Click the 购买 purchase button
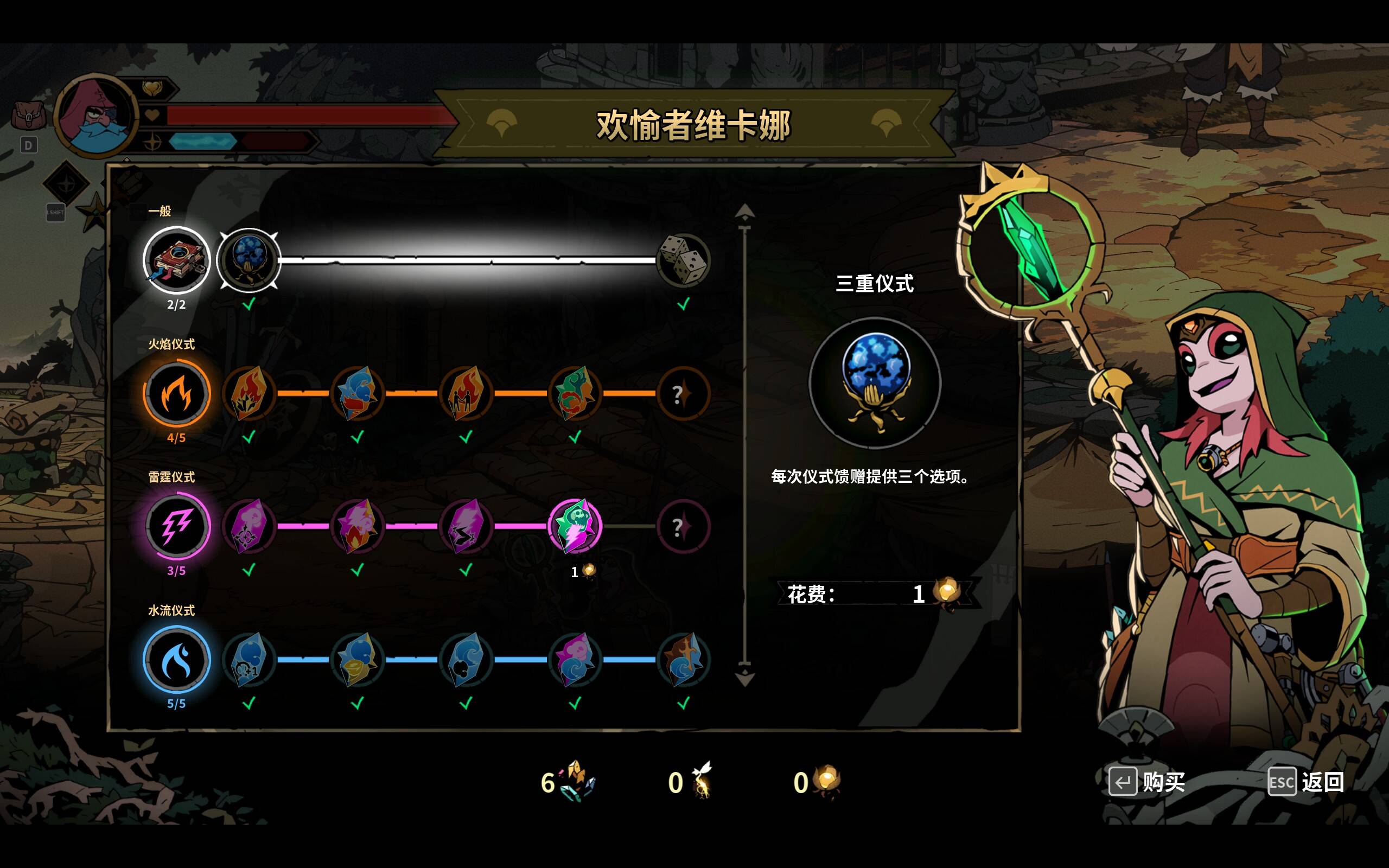 click(x=1148, y=781)
